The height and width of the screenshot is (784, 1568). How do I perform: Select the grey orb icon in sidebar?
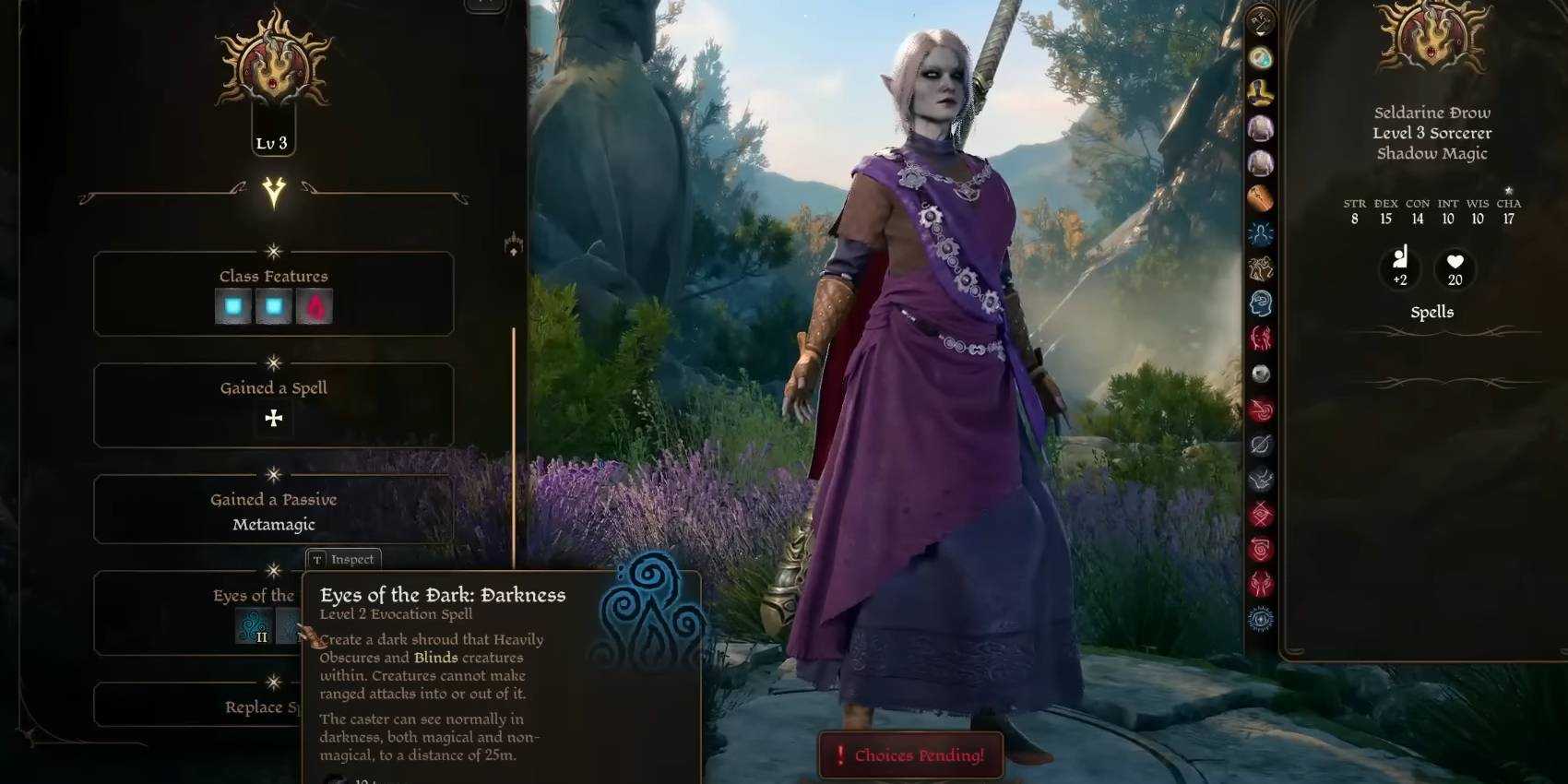pos(1261,374)
